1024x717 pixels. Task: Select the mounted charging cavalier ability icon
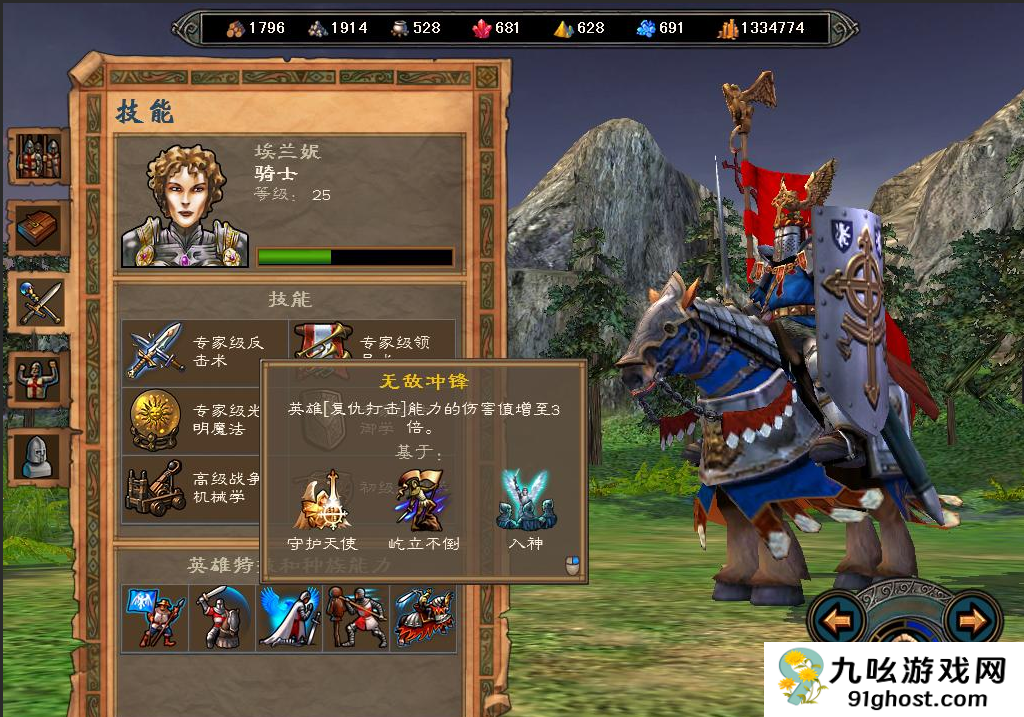pos(424,617)
